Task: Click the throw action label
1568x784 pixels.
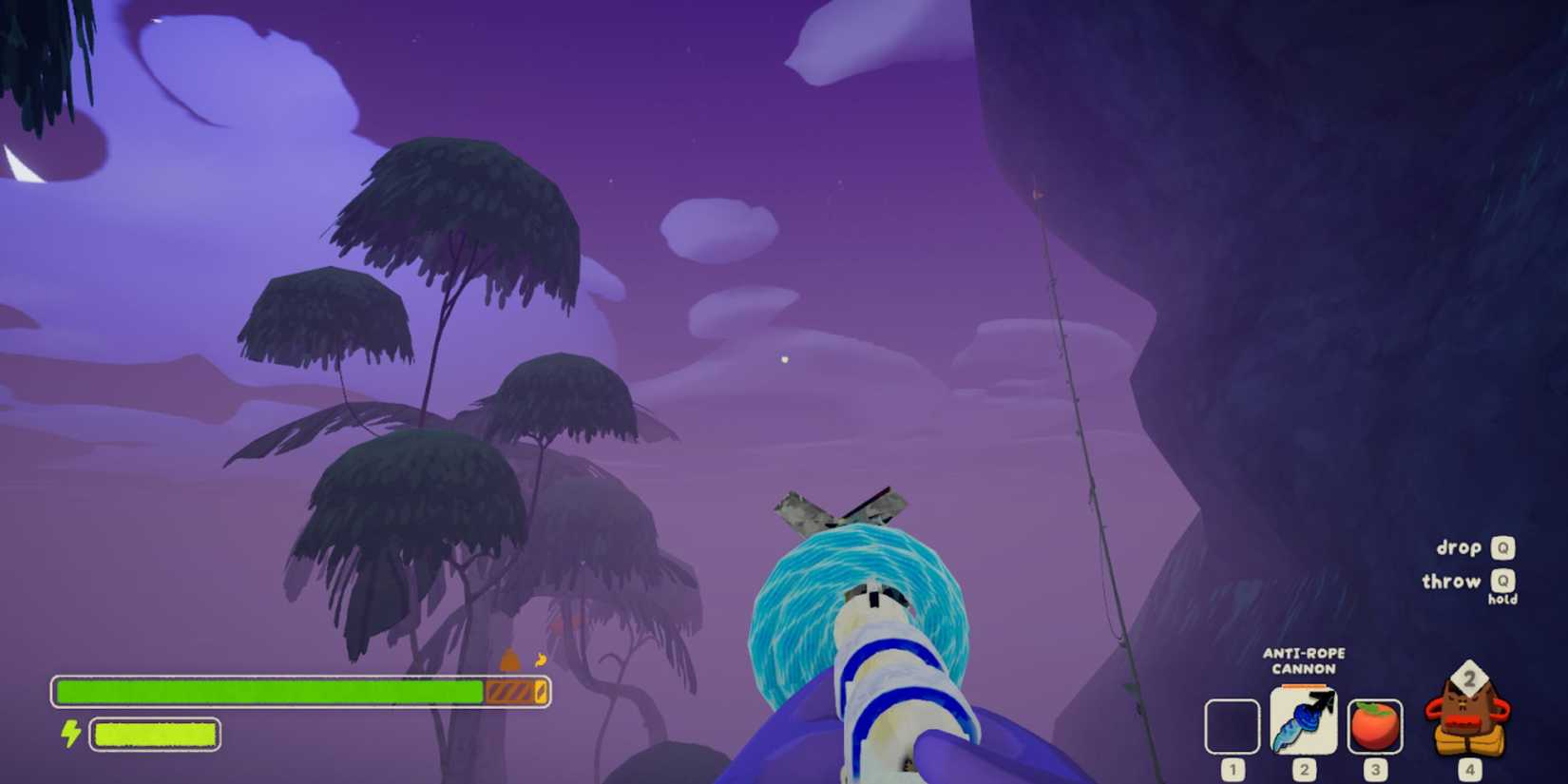Action: (x=1452, y=581)
